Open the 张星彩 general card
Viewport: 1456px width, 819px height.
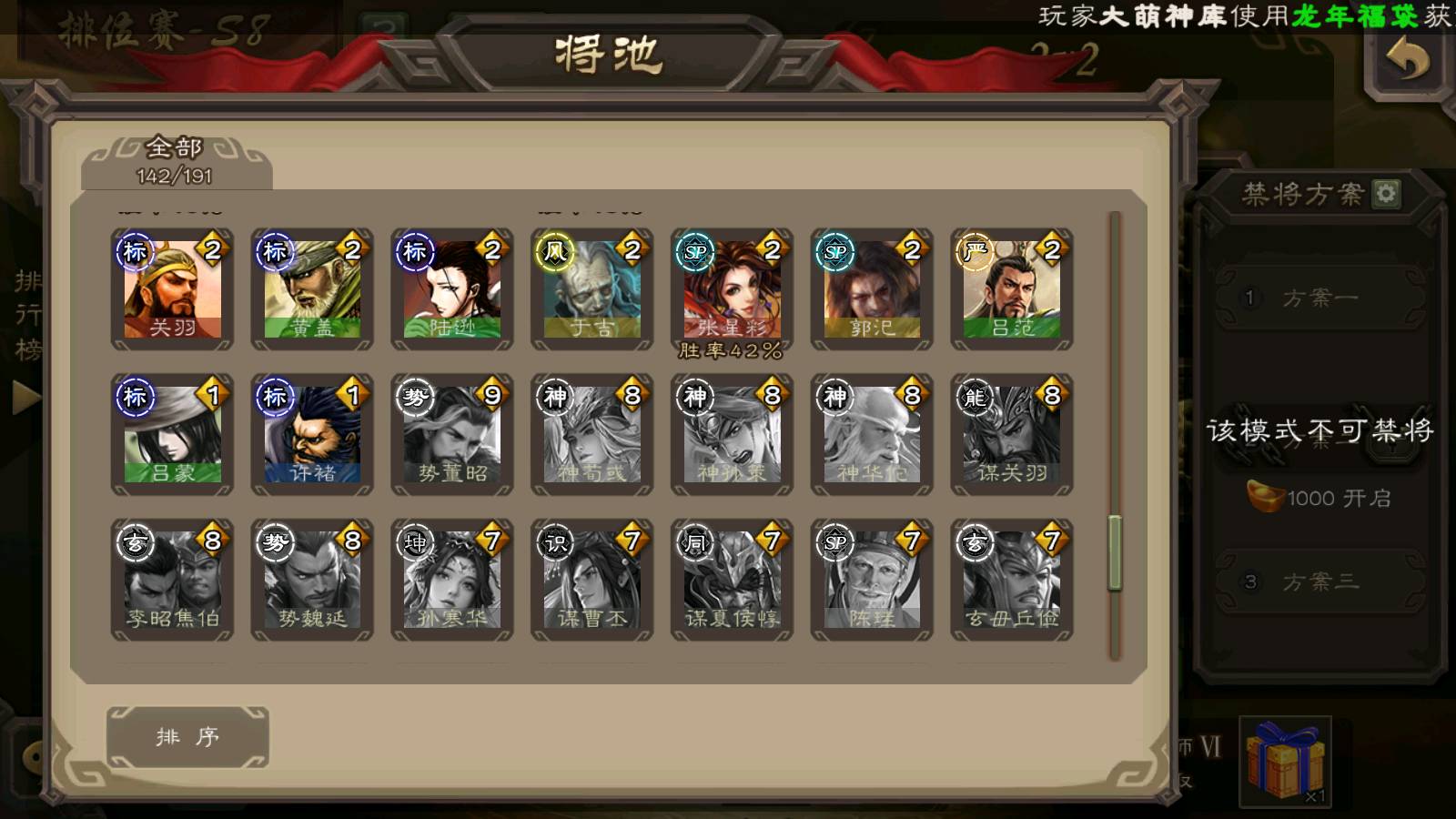[732, 289]
